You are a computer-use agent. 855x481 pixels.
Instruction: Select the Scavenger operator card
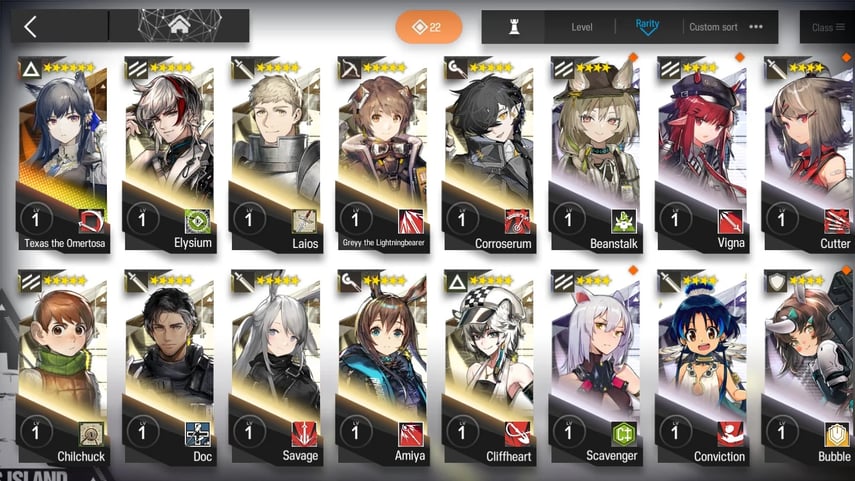(596, 365)
